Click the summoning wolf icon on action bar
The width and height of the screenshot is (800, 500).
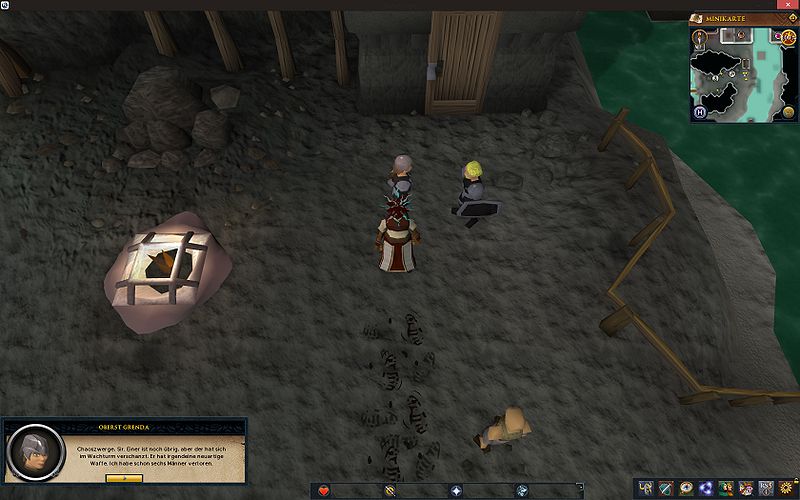[x=521, y=490]
